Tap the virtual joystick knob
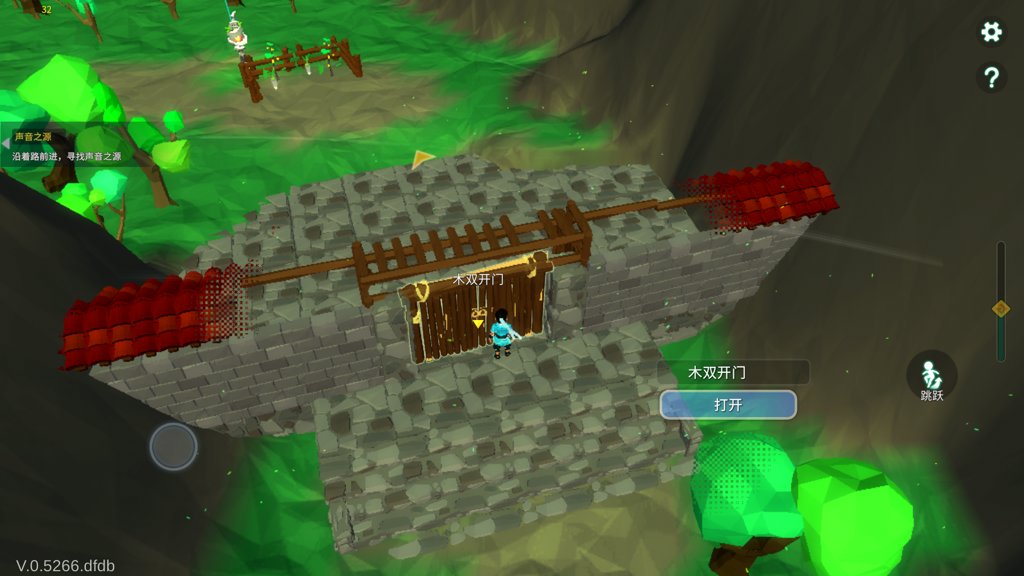The width and height of the screenshot is (1024, 576). [x=173, y=446]
